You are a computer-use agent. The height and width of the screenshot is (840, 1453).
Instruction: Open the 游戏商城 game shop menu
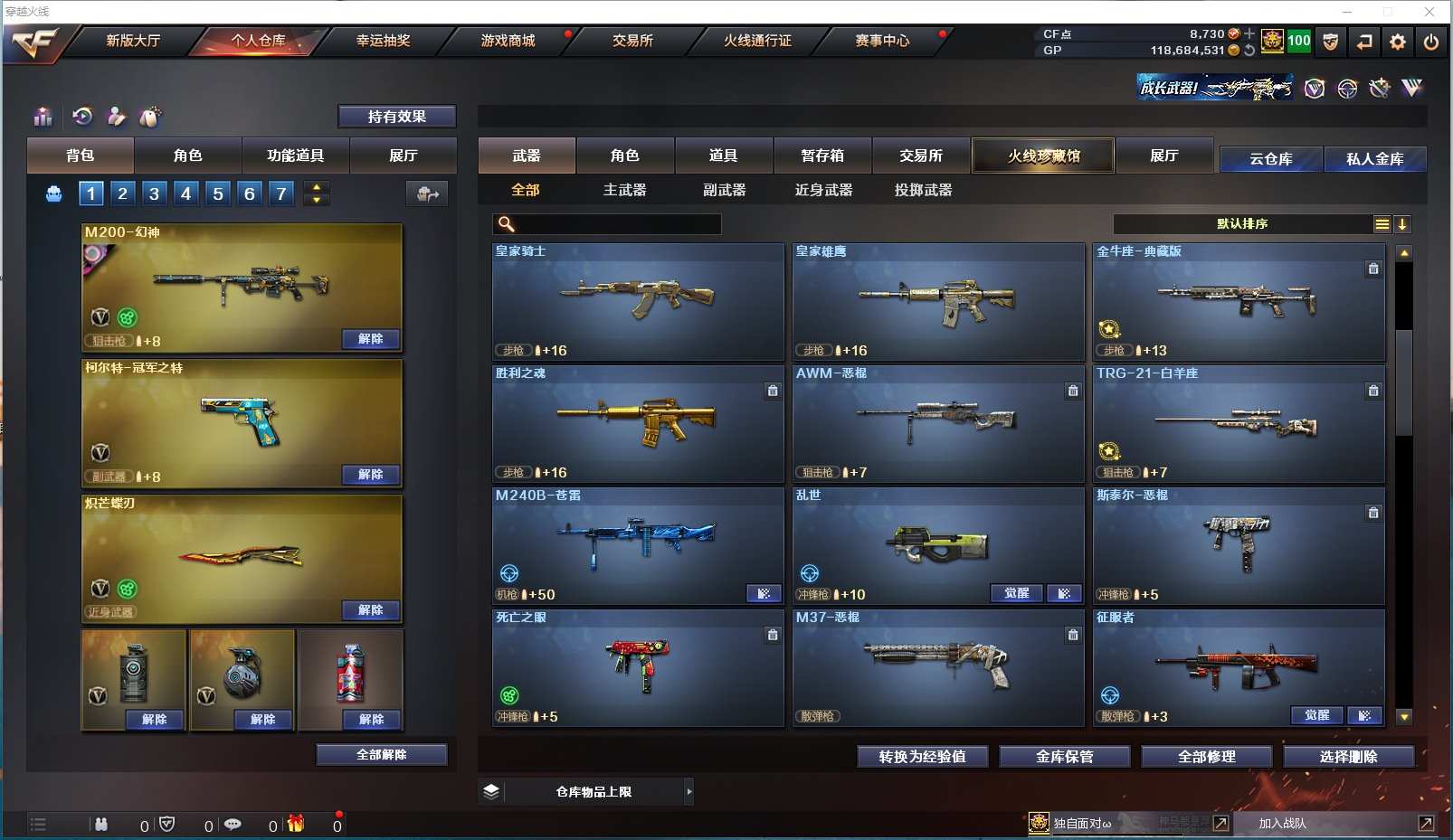[x=508, y=41]
